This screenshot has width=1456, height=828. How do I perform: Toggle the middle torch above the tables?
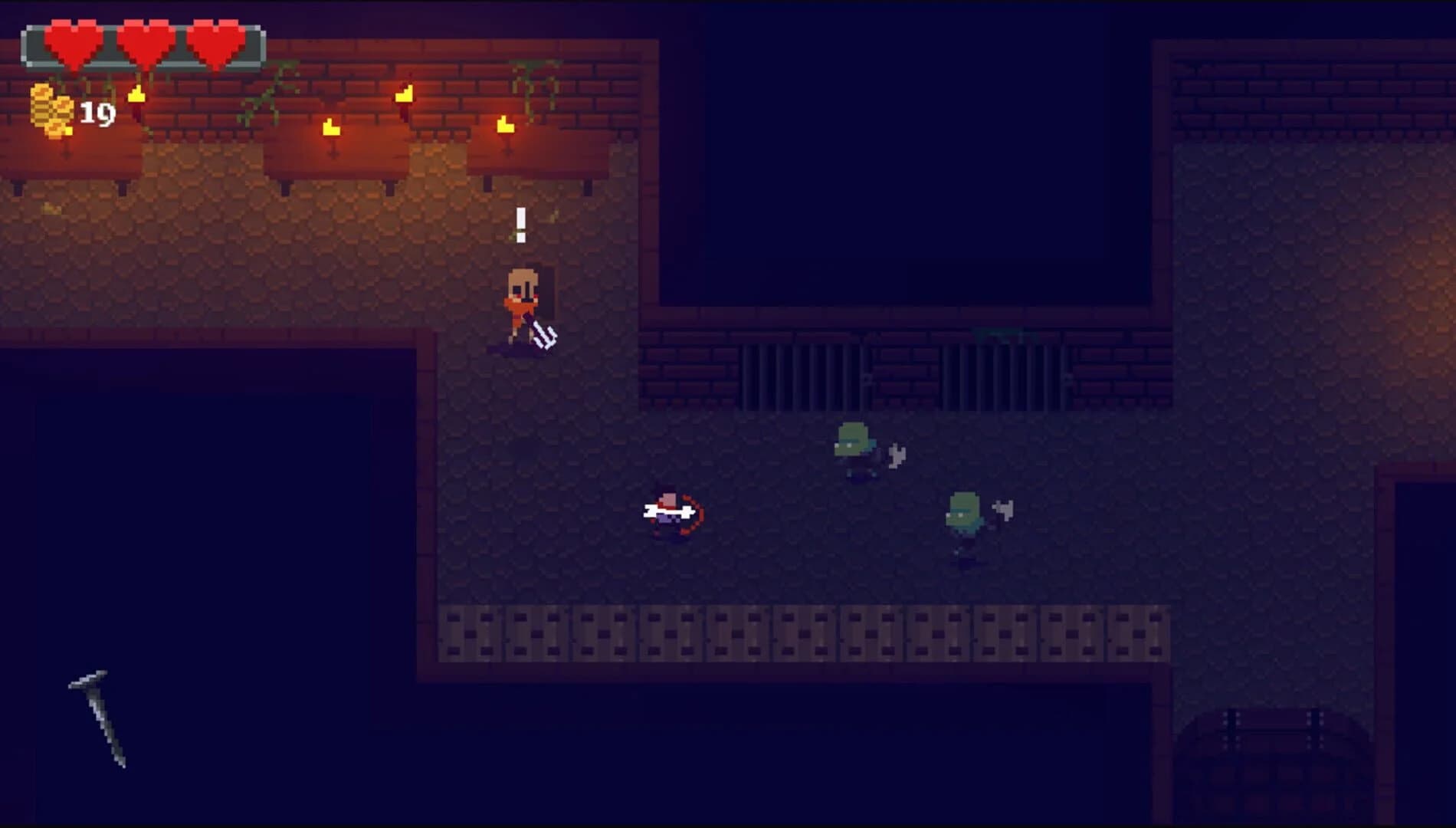point(330,127)
